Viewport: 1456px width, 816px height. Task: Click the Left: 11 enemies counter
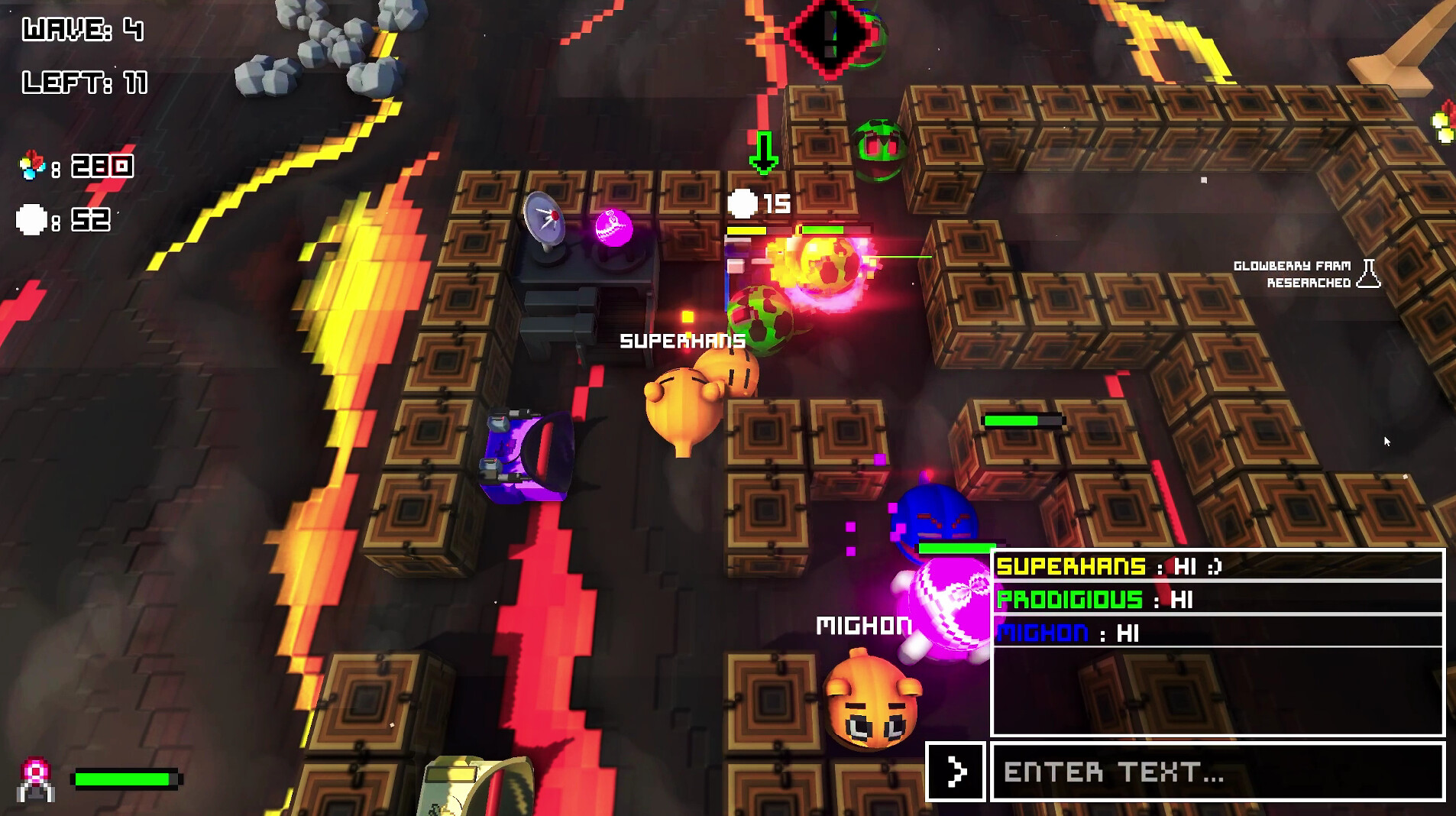tap(83, 84)
